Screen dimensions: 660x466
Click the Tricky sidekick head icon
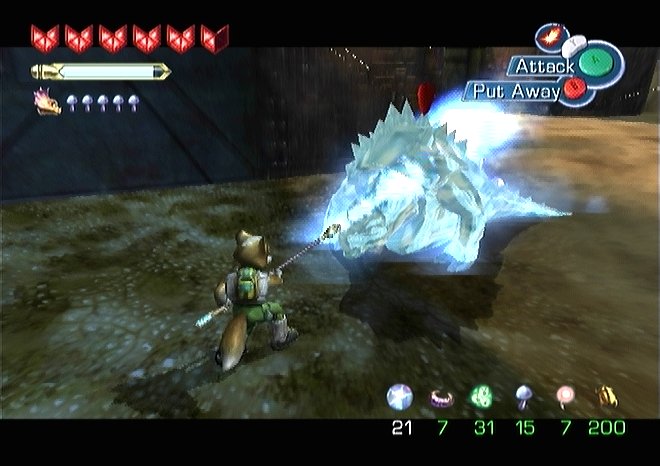pos(47,101)
